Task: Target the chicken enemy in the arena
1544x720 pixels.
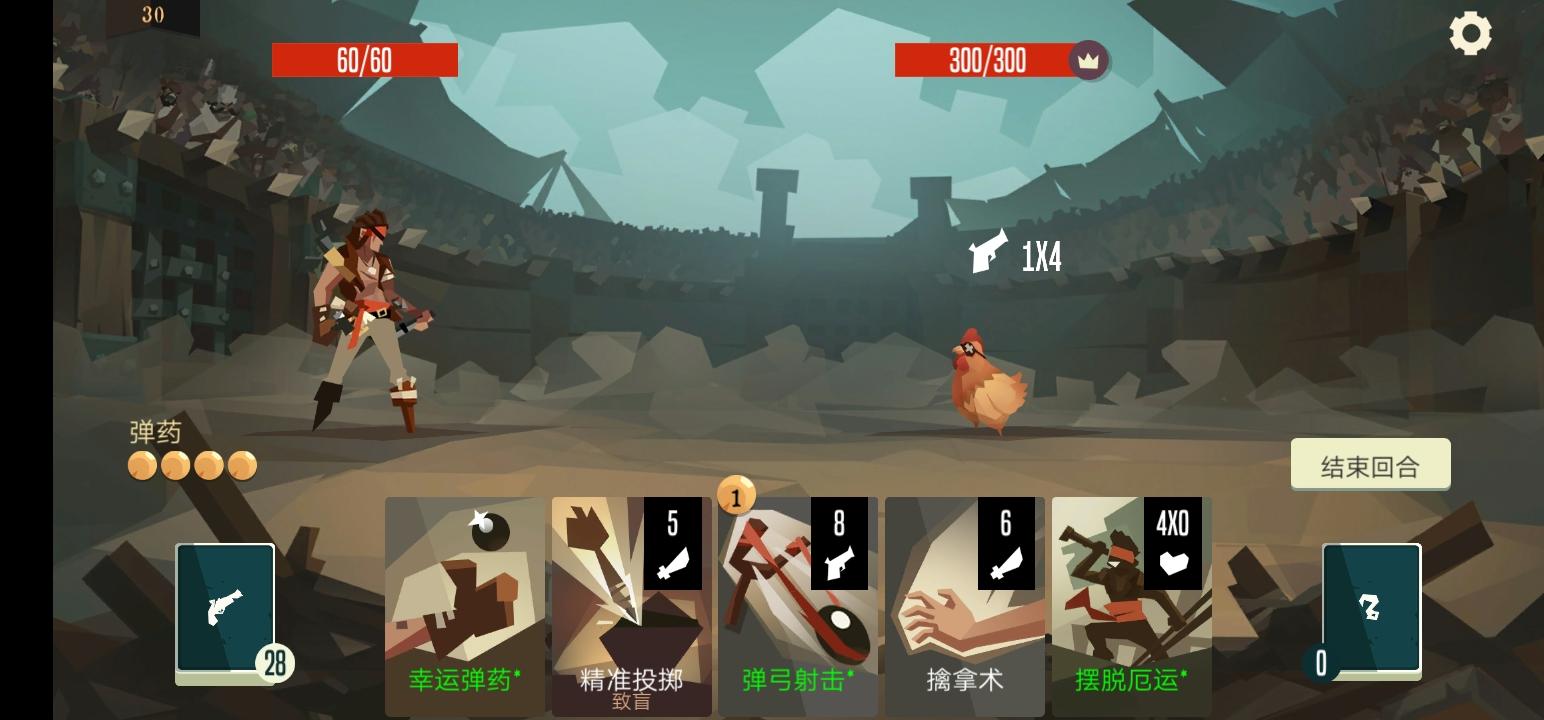Action: (x=985, y=380)
